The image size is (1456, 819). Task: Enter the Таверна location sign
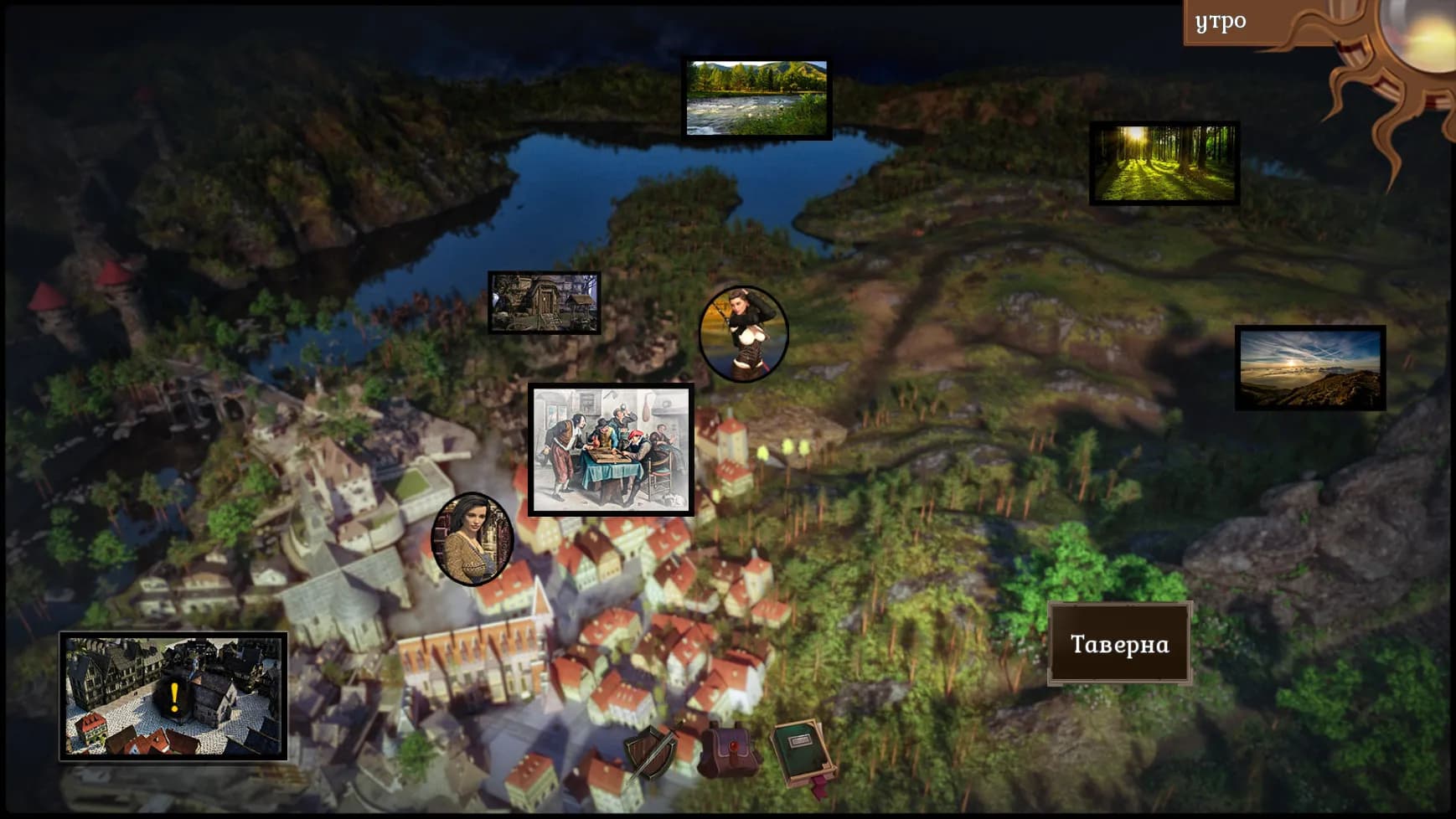[1121, 644]
